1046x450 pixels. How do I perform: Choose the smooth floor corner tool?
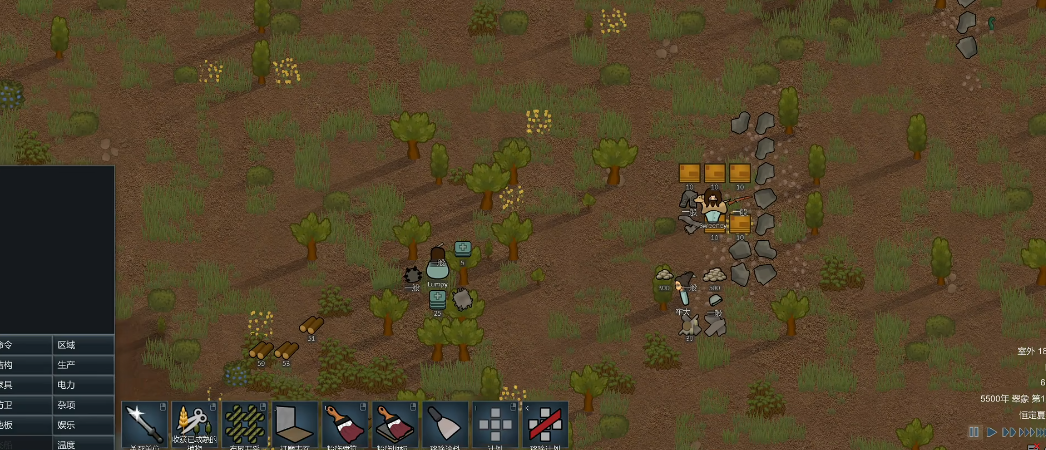click(295, 425)
